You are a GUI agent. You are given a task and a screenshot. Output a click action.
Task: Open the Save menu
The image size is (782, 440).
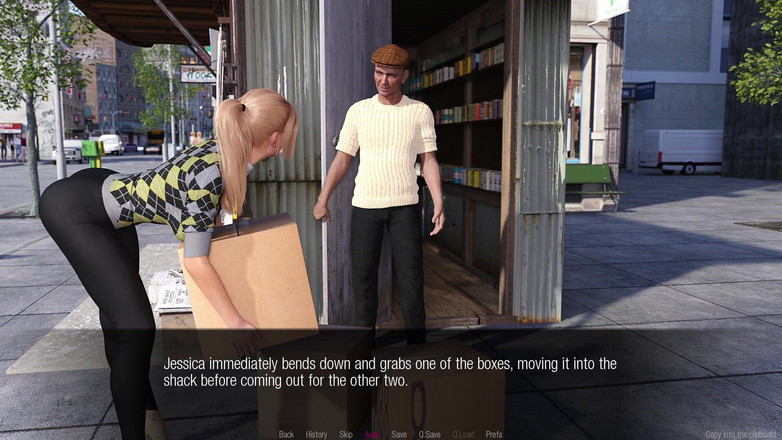point(399,435)
